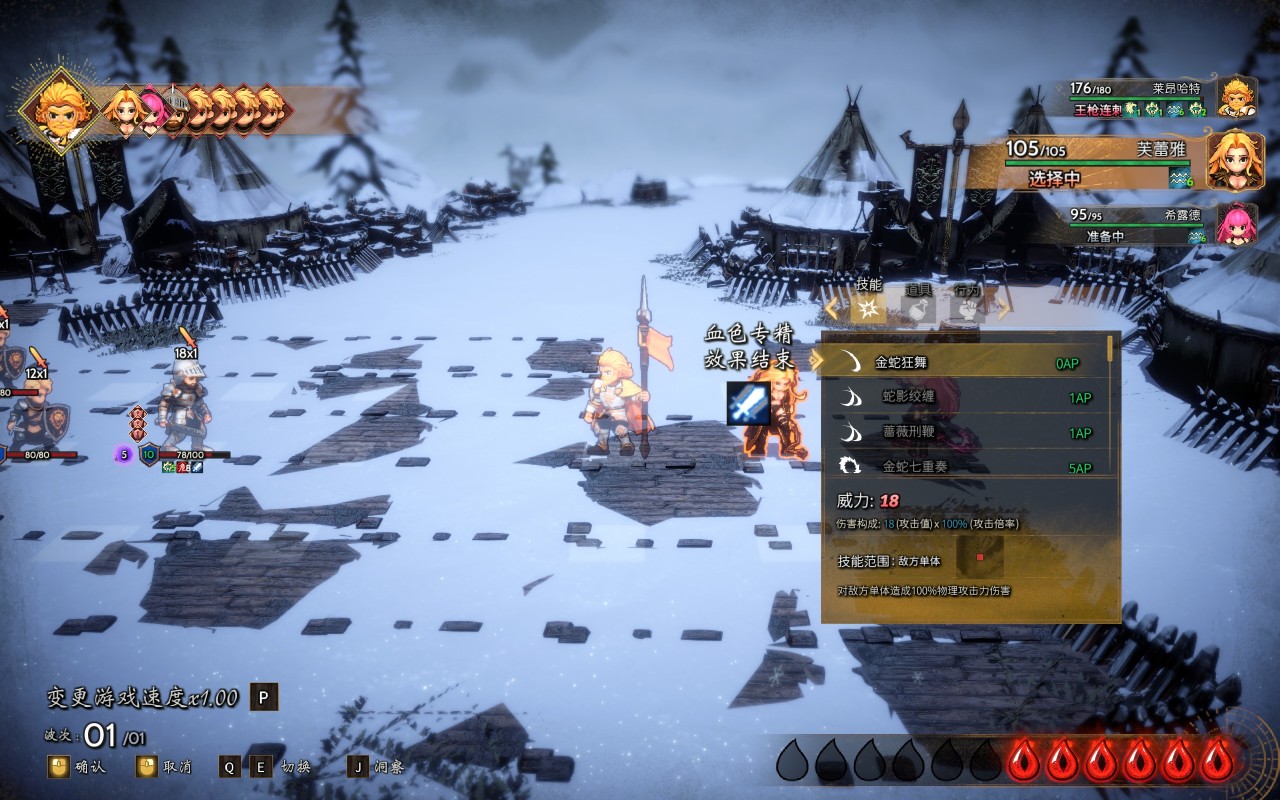Click the pink-haired girl turn-order portrait
Viewport: 1280px width, 800px height.
151,108
